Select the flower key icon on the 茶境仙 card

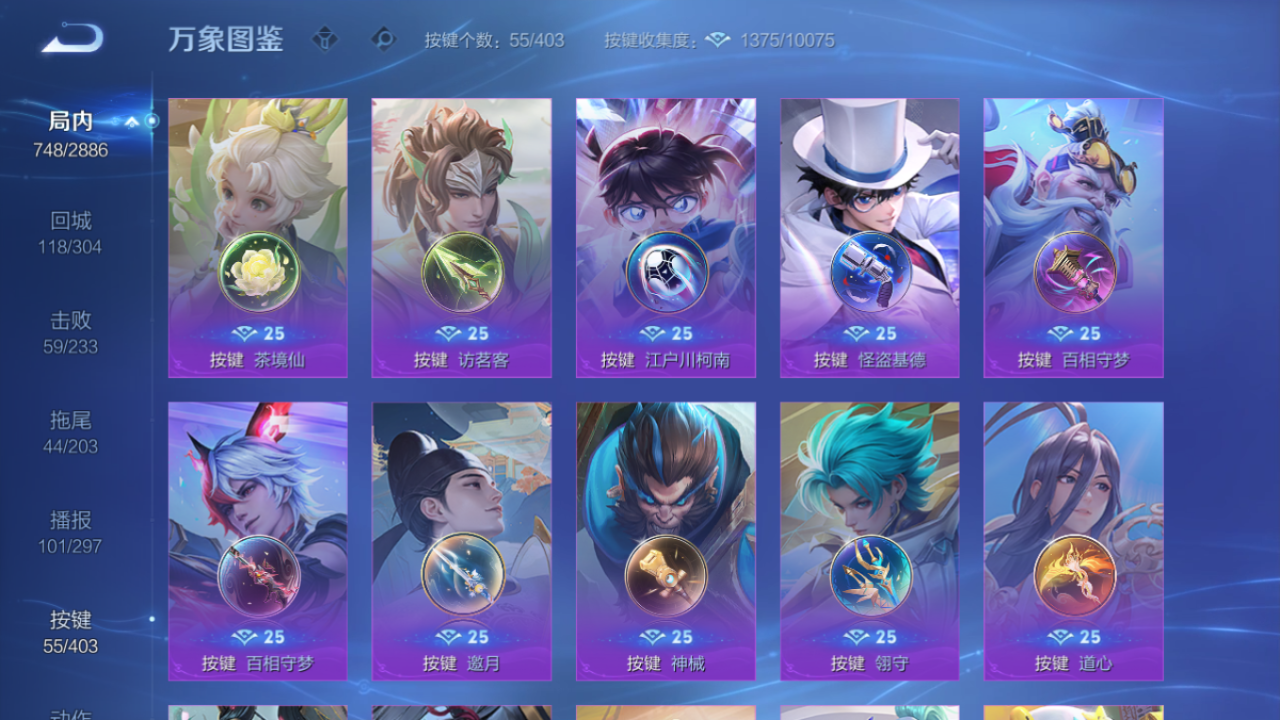(x=258, y=271)
